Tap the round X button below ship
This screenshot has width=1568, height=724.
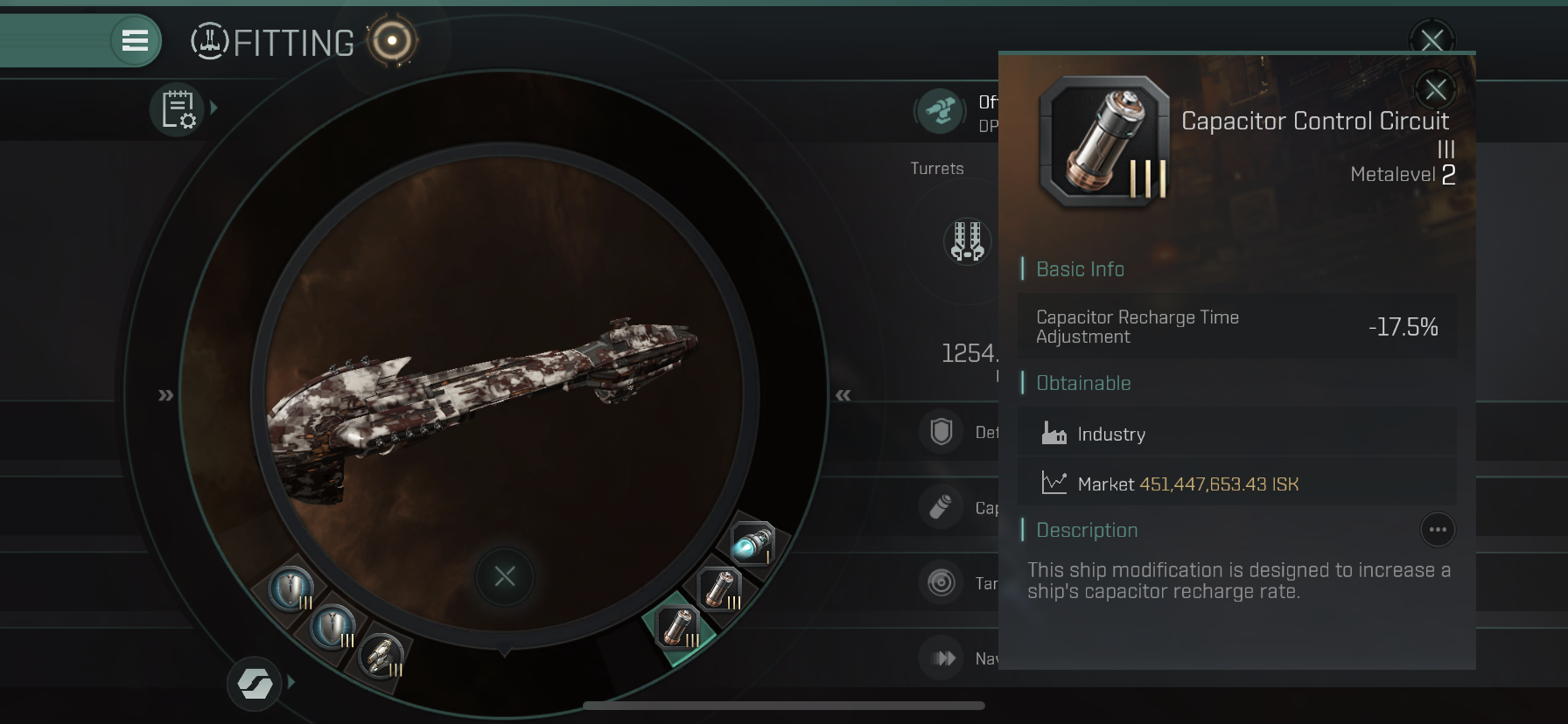click(x=505, y=576)
